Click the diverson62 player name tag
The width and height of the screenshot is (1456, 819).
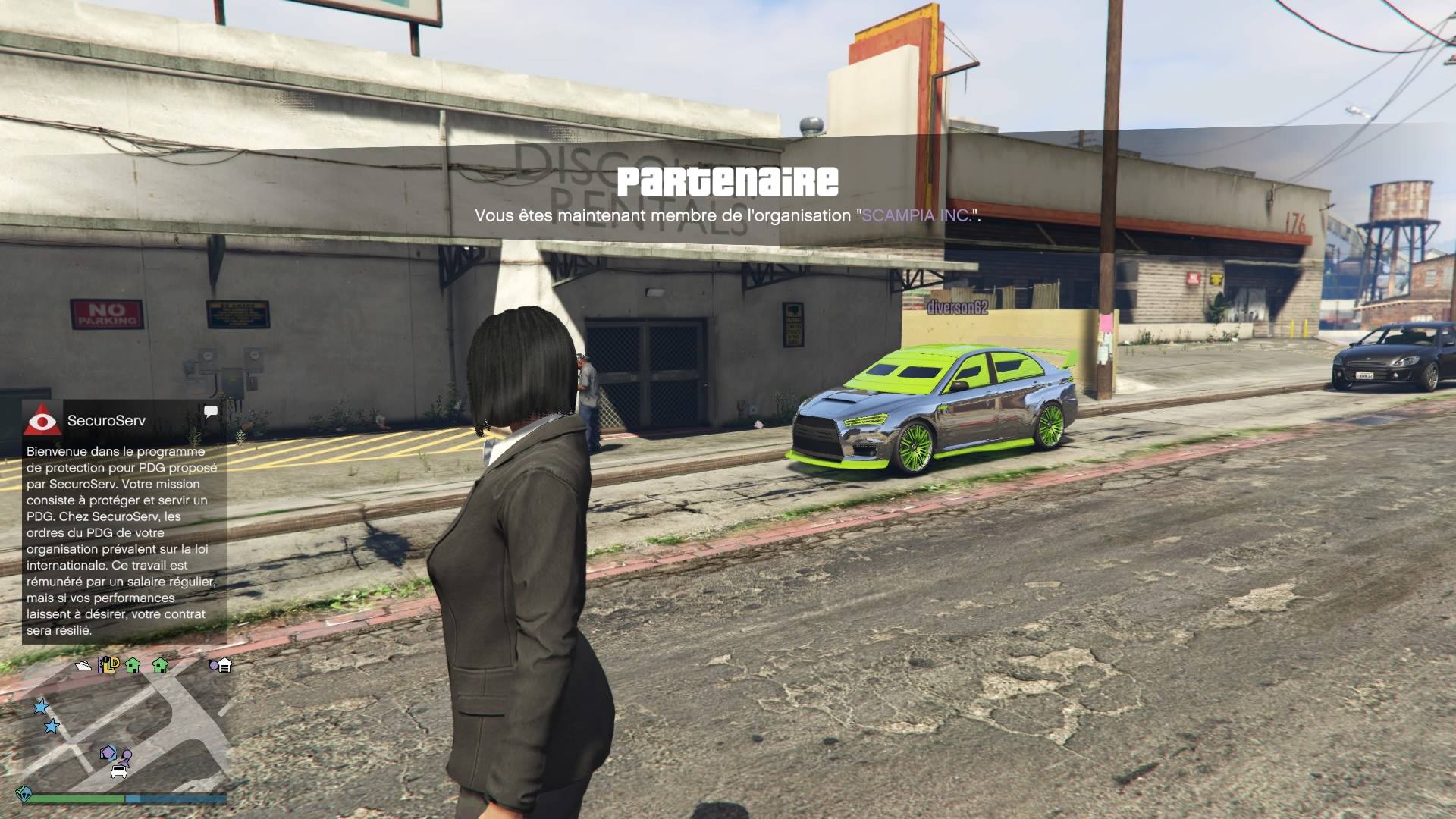(x=957, y=307)
